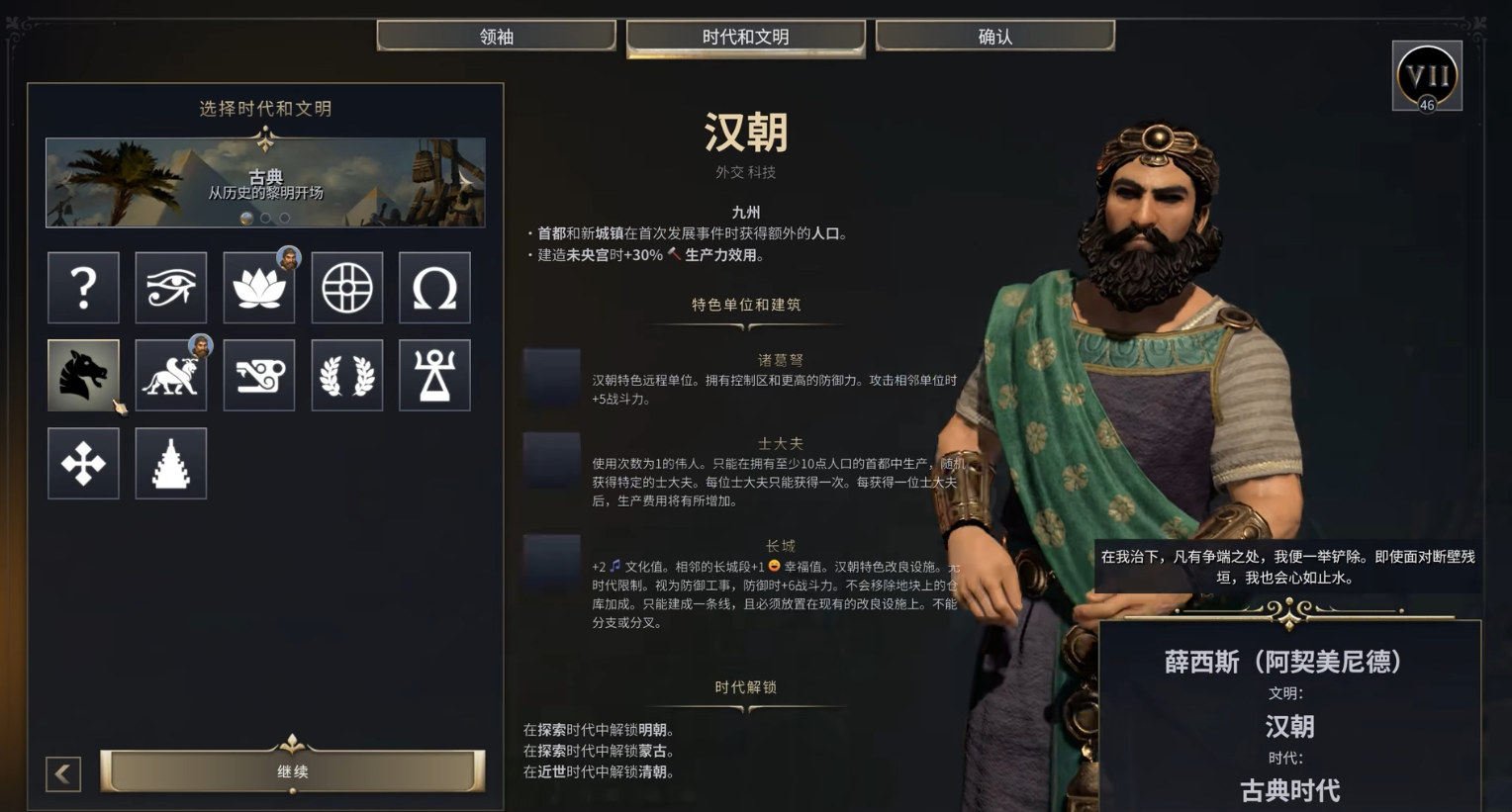Select the second age carousel dot

tap(266, 218)
